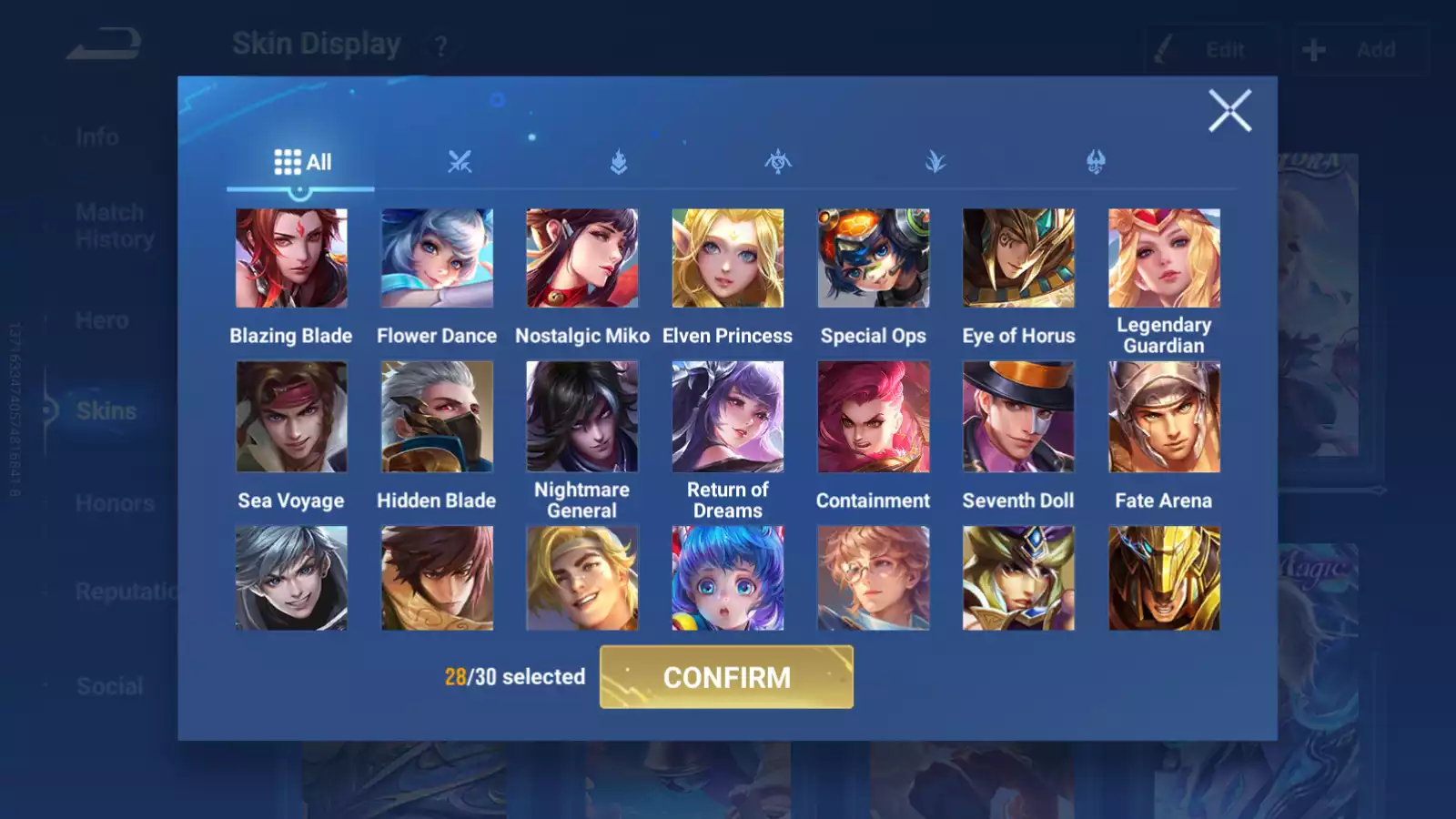1456x819 pixels.
Task: Switch to the All tab
Action: point(300,161)
